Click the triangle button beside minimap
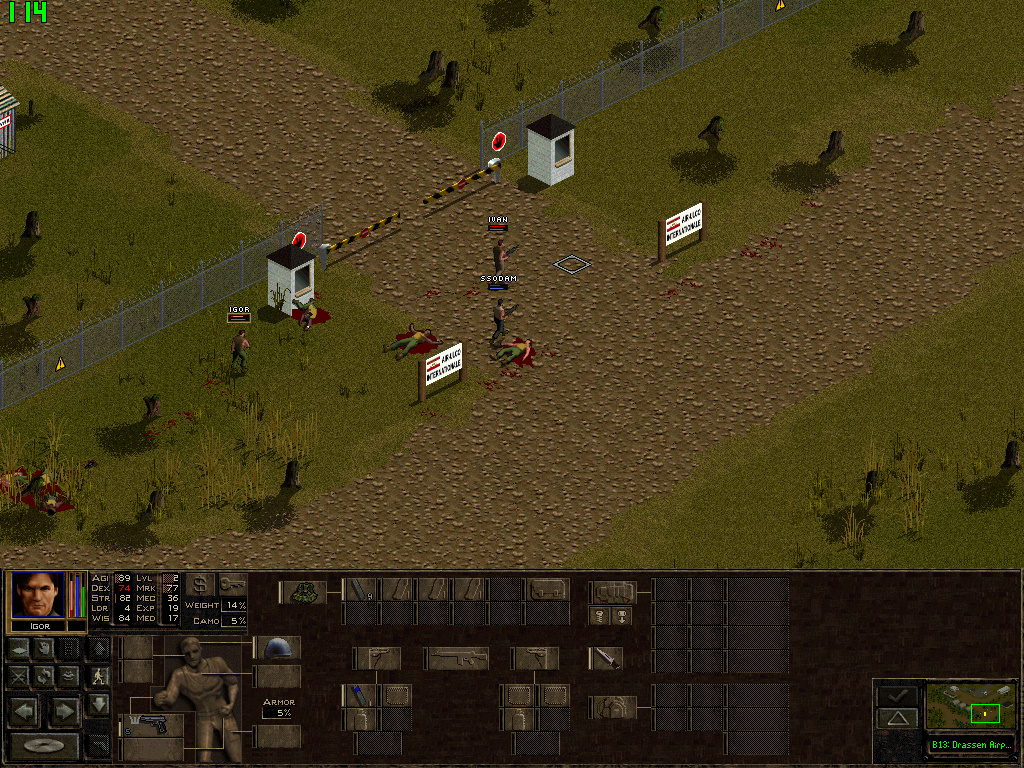Image resolution: width=1024 pixels, height=768 pixels. tap(897, 718)
